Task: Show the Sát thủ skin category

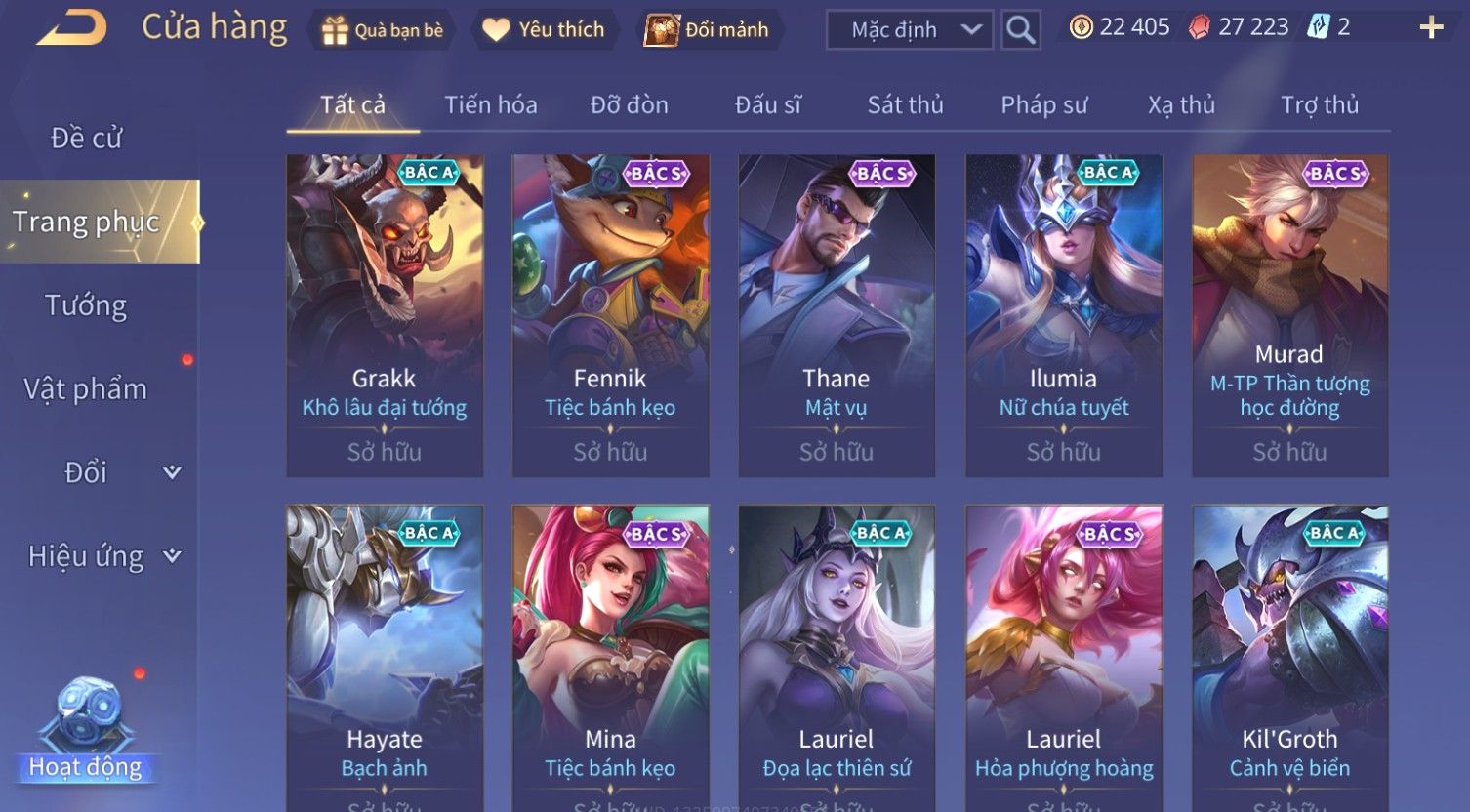Action: click(905, 105)
